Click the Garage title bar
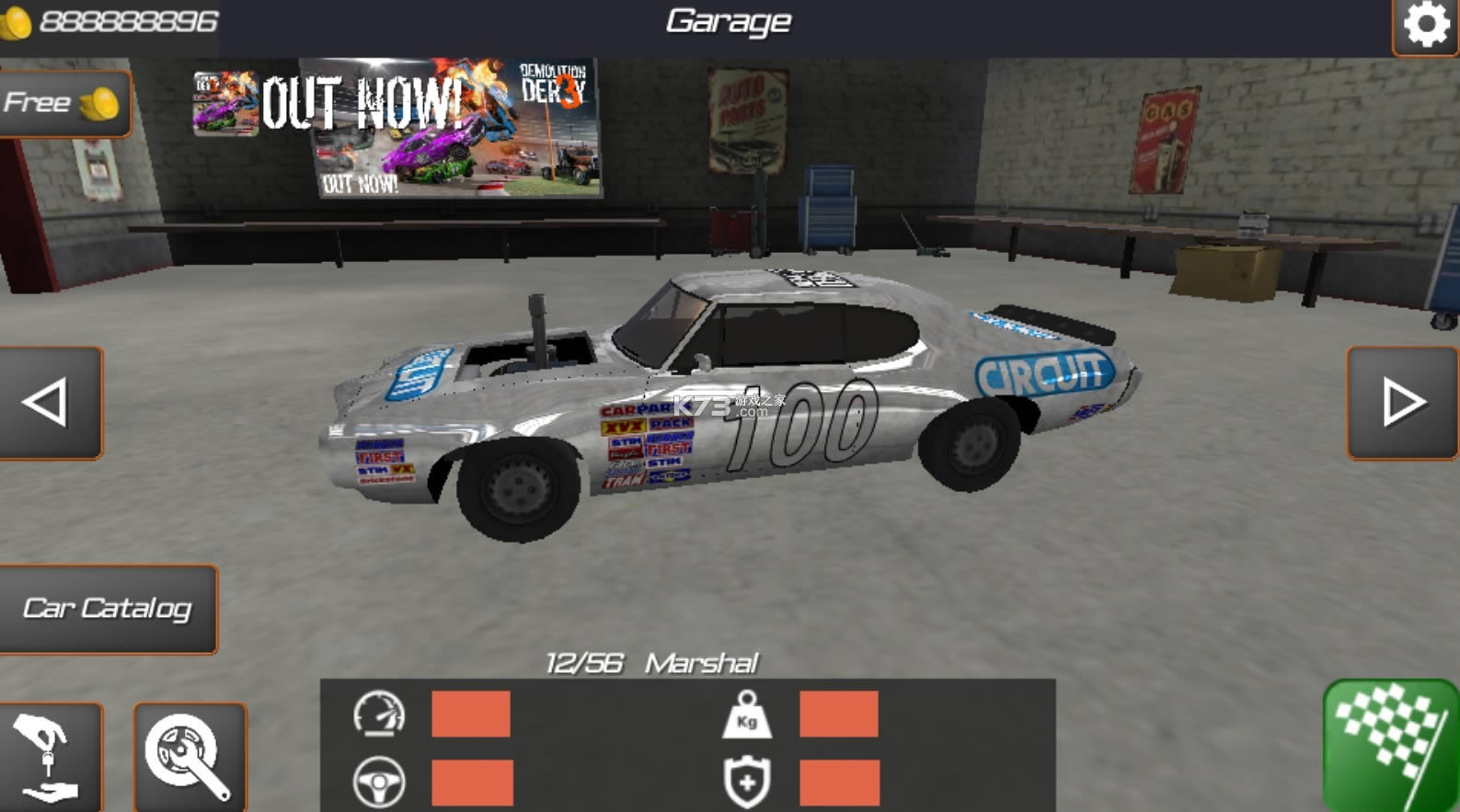 (729, 21)
